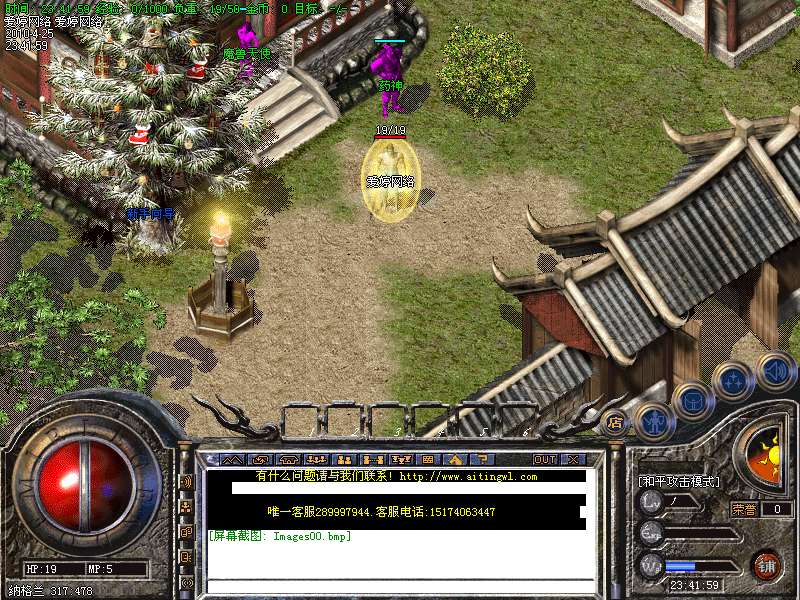Screen dimensions: 800x600
Task: Toggle sound with the speaker button
Action: [775, 369]
